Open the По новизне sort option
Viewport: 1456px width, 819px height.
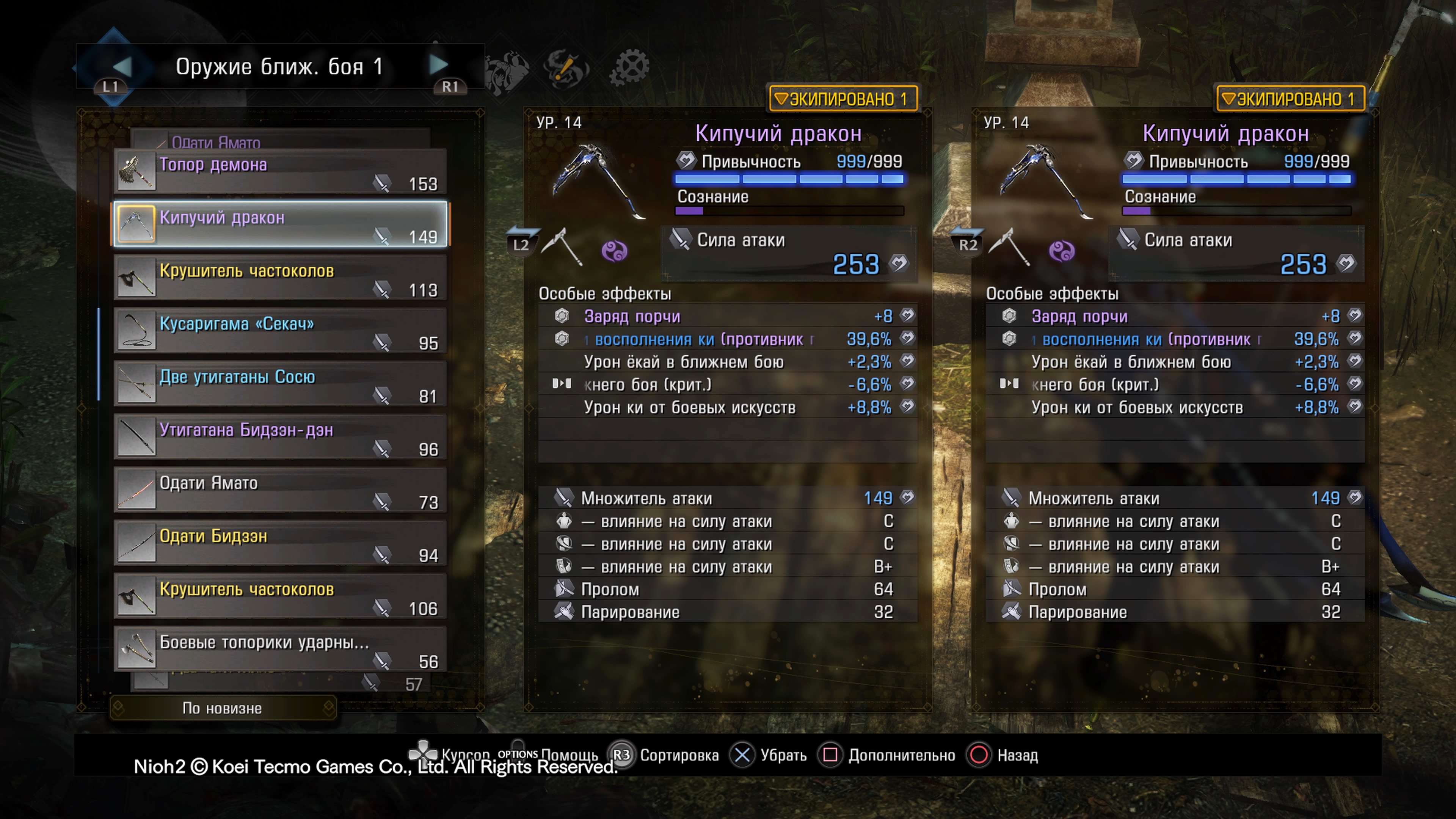pos(223,708)
